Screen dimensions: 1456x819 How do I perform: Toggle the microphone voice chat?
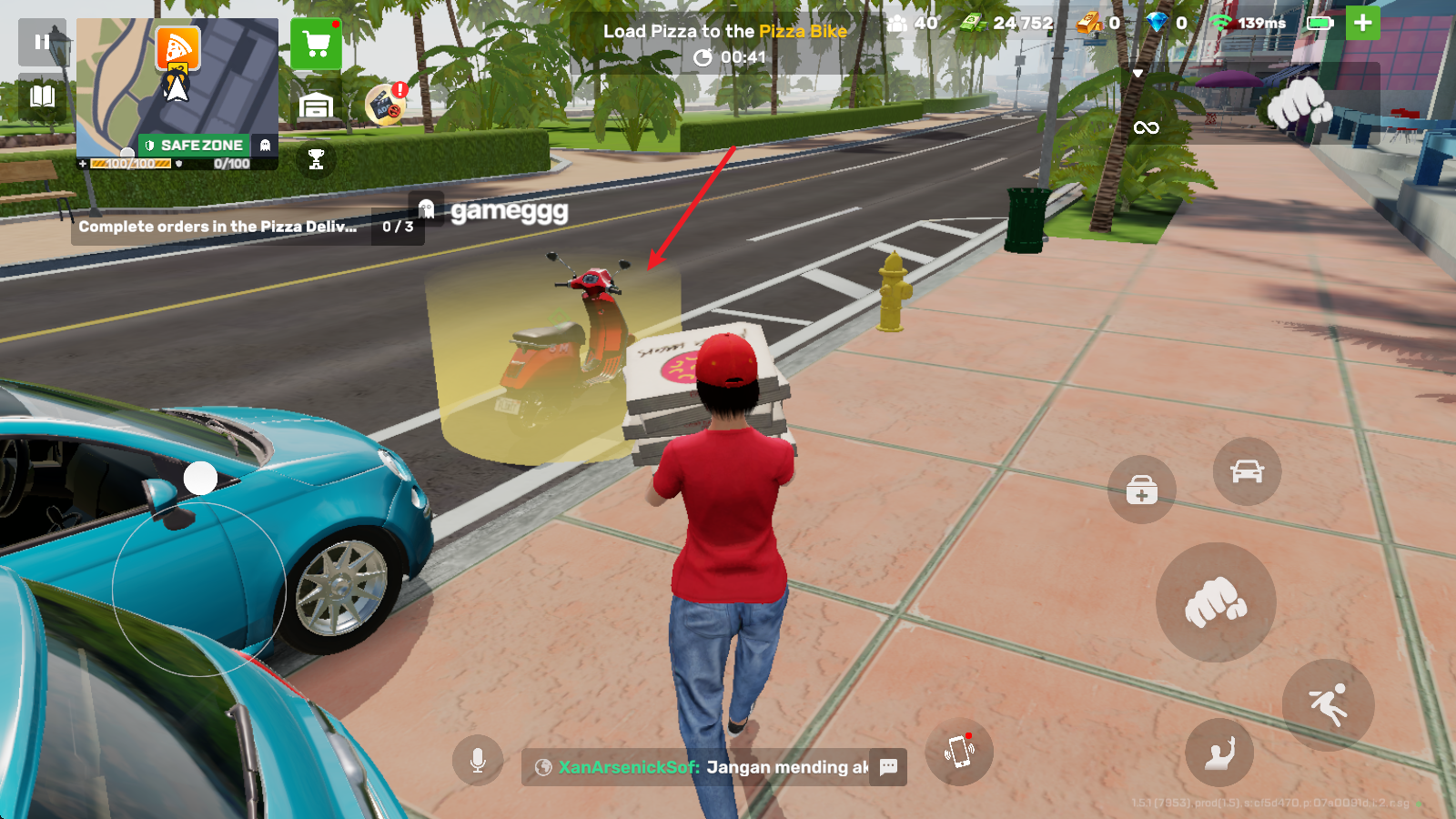(478, 760)
